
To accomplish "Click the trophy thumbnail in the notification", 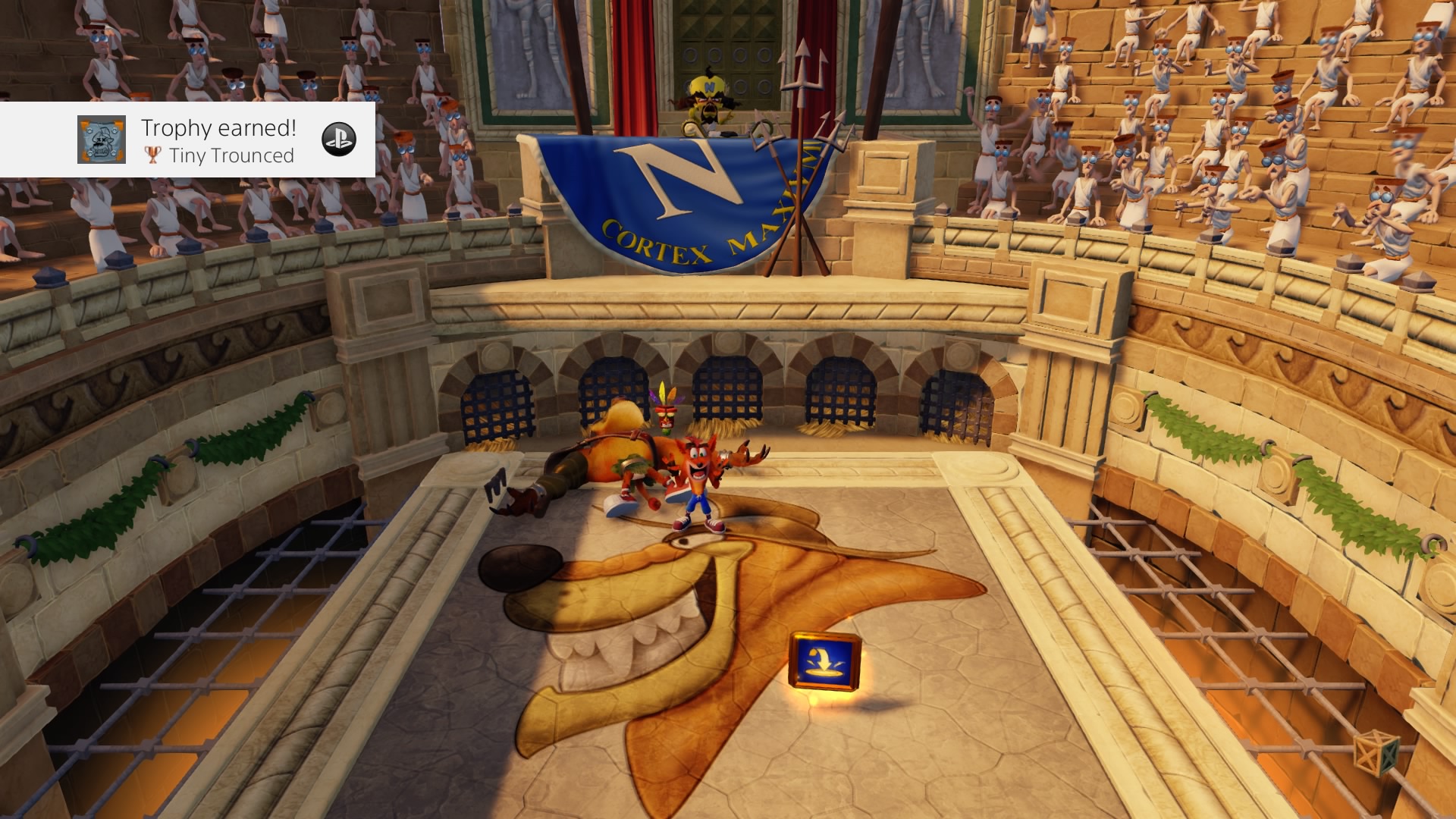I will coord(102,140).
